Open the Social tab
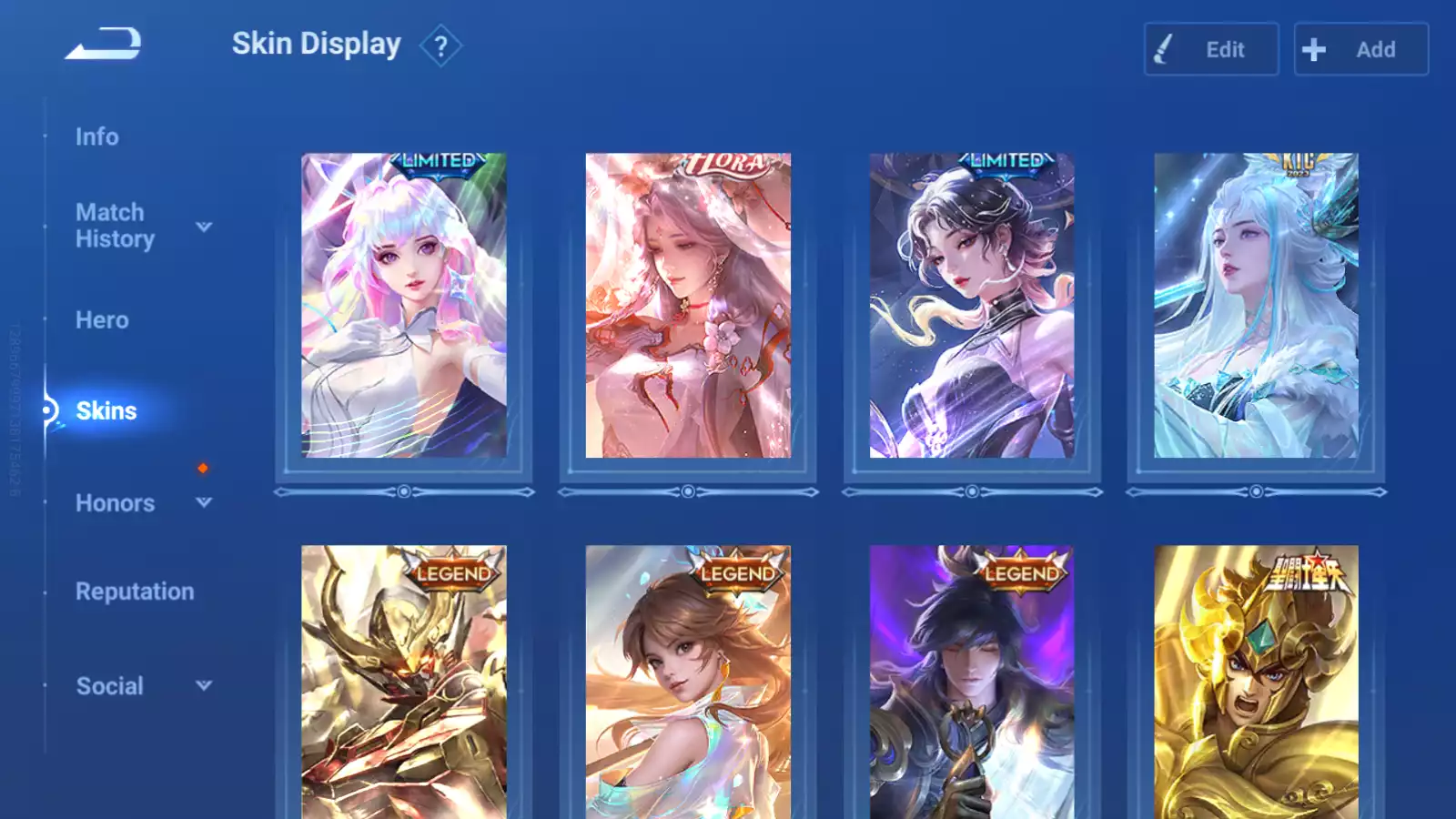The height and width of the screenshot is (819, 1456). [x=109, y=686]
